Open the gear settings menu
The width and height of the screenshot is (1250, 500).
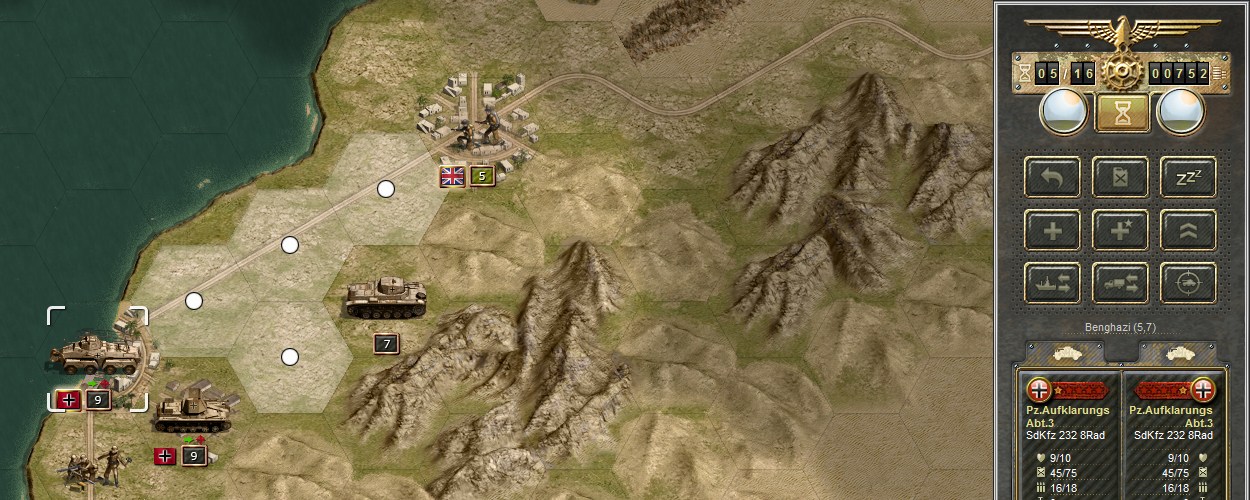click(x=1122, y=72)
